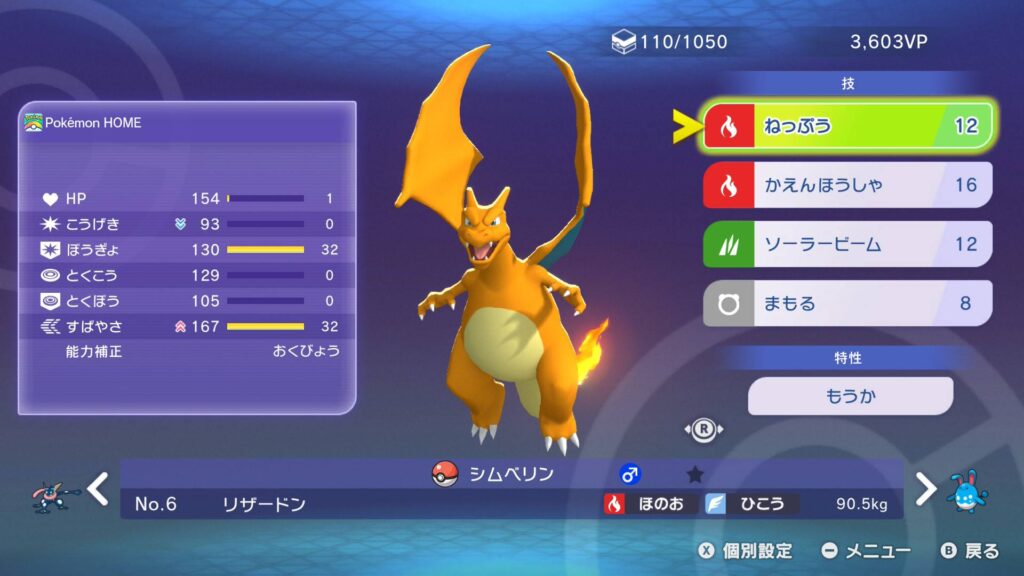Click the シムベリン nickname bar
The width and height of the screenshot is (1024, 576).
pos(510,474)
